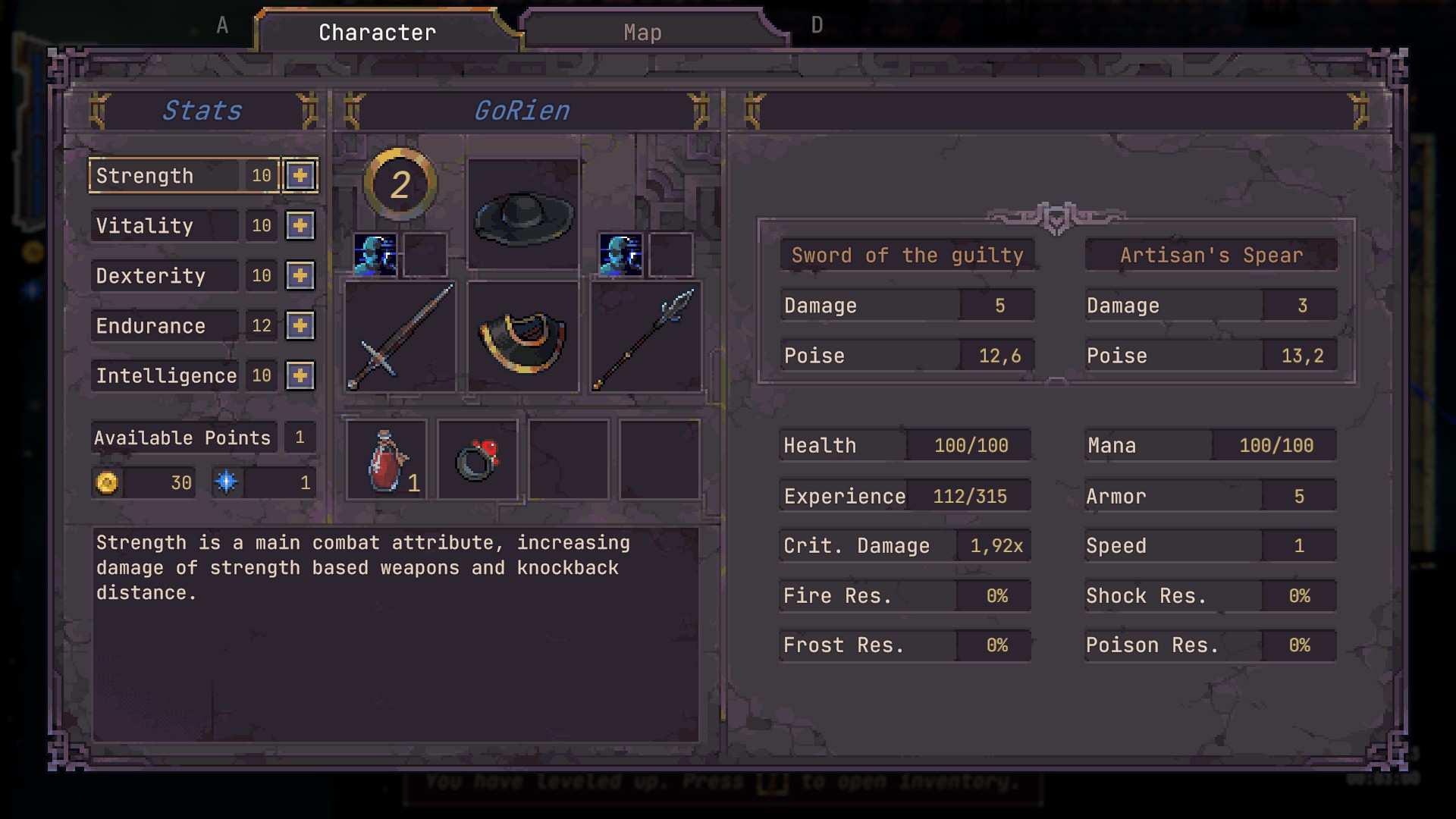The image size is (1456, 819).
Task: Choose the Endurance stat row
Action: [165, 326]
